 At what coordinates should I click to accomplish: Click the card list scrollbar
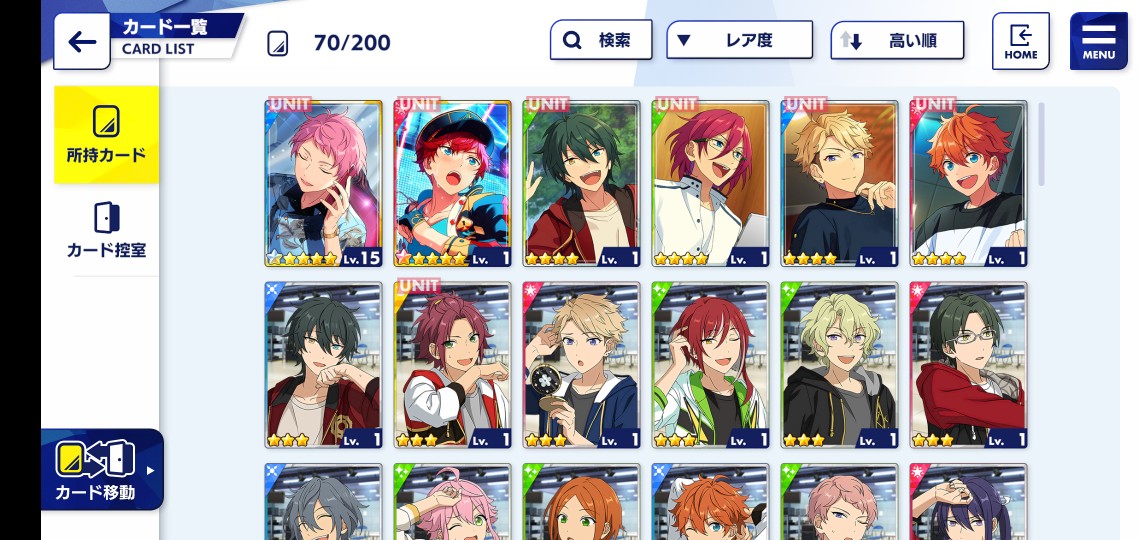tap(1041, 144)
